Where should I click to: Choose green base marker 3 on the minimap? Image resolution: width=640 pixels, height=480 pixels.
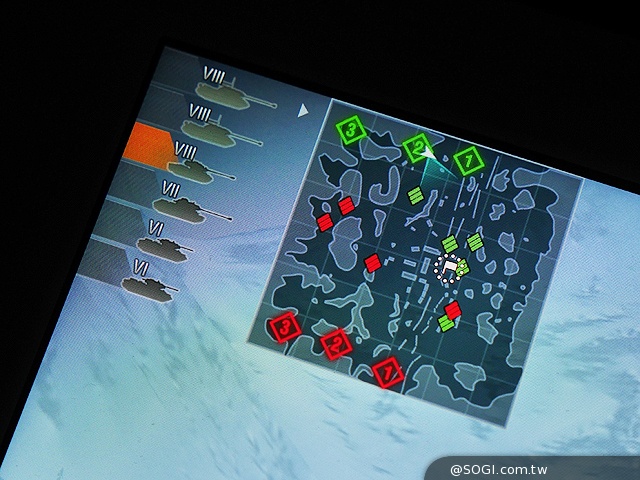point(350,130)
